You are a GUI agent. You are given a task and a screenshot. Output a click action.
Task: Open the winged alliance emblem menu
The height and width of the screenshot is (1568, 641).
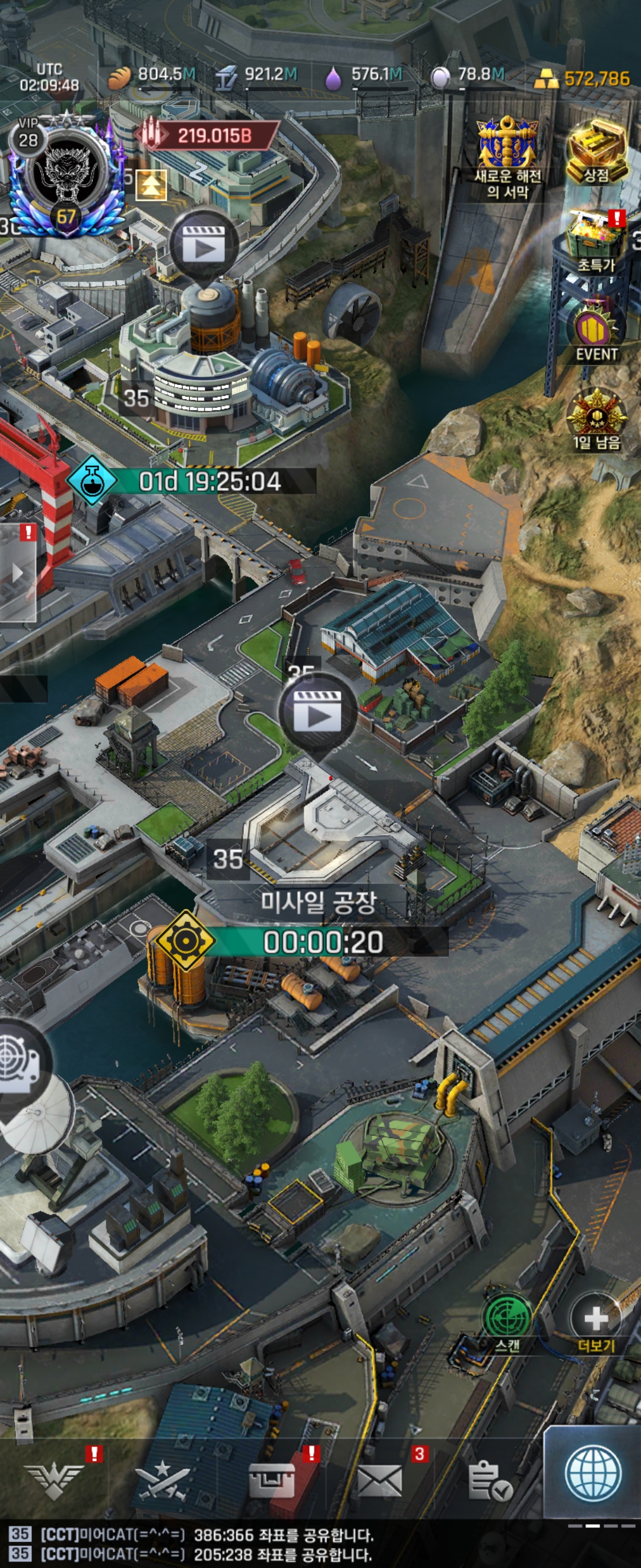(x=54, y=1480)
